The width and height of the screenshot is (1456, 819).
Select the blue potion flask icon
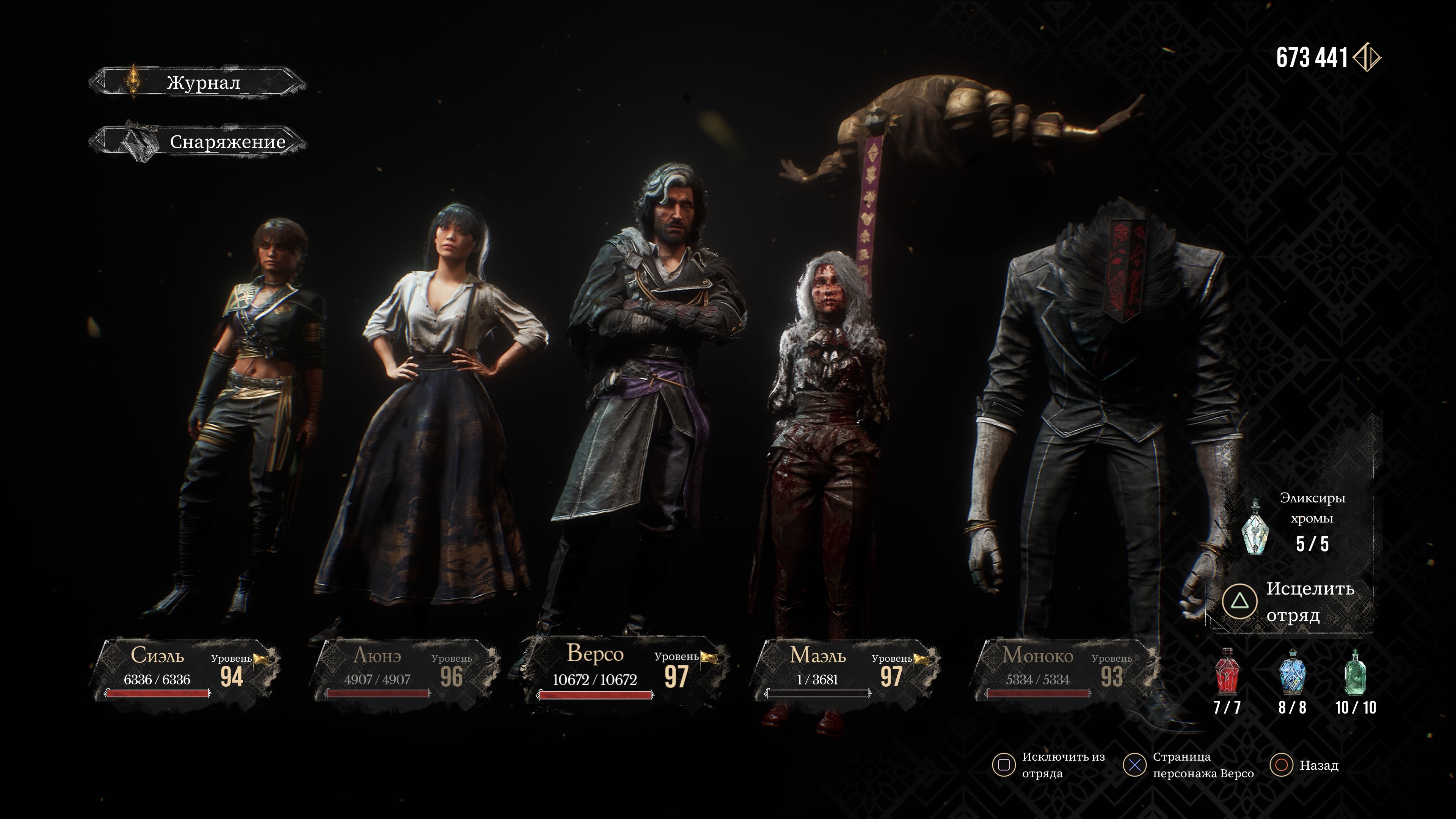[1291, 673]
